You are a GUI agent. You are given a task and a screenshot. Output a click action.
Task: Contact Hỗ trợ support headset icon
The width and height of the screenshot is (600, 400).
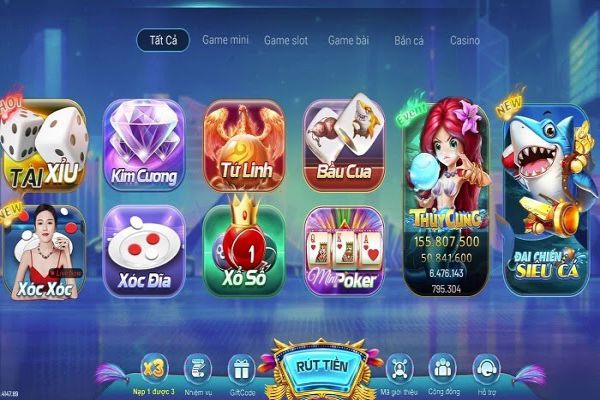(486, 372)
